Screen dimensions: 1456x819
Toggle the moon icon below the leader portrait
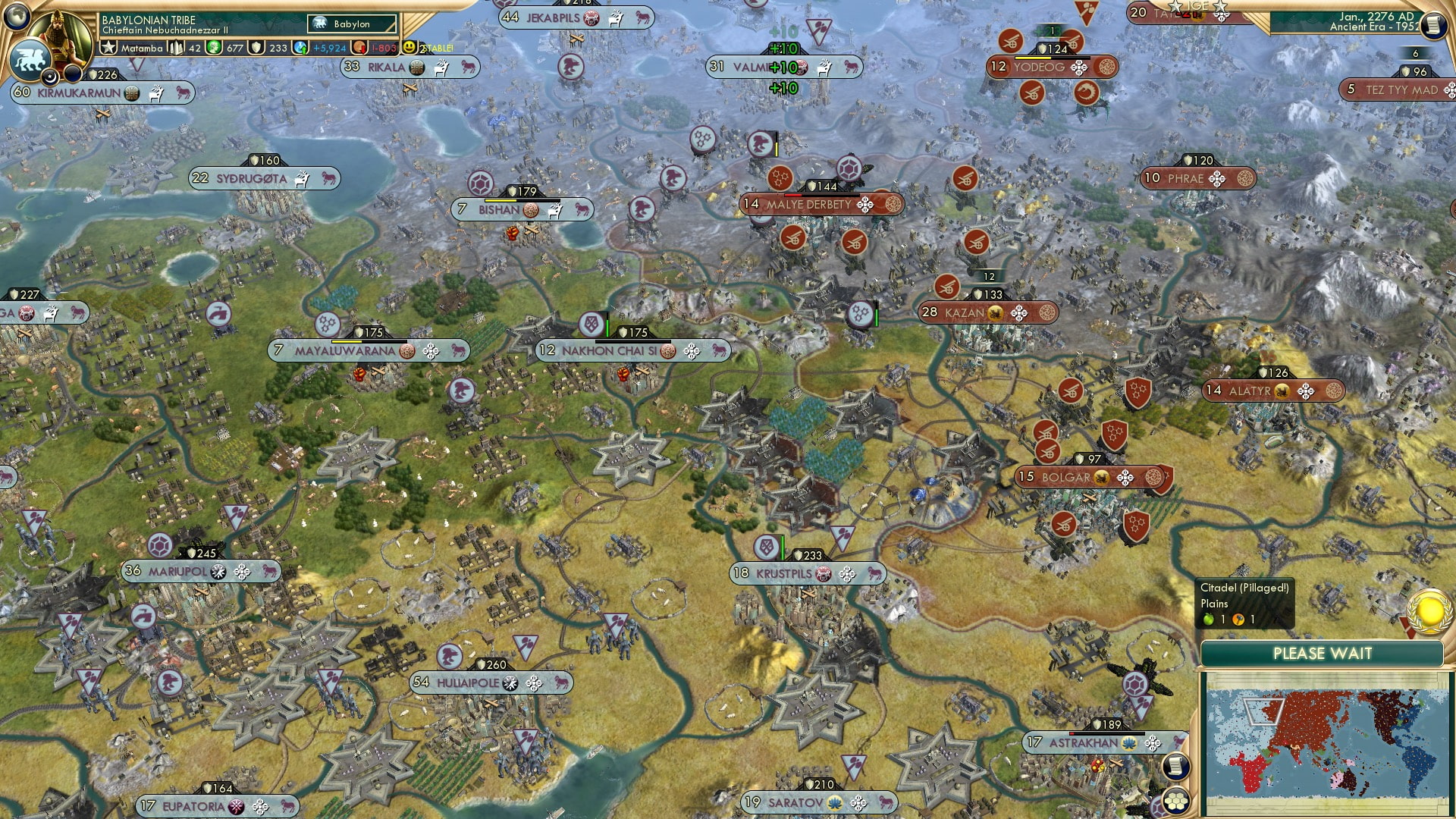coord(50,77)
